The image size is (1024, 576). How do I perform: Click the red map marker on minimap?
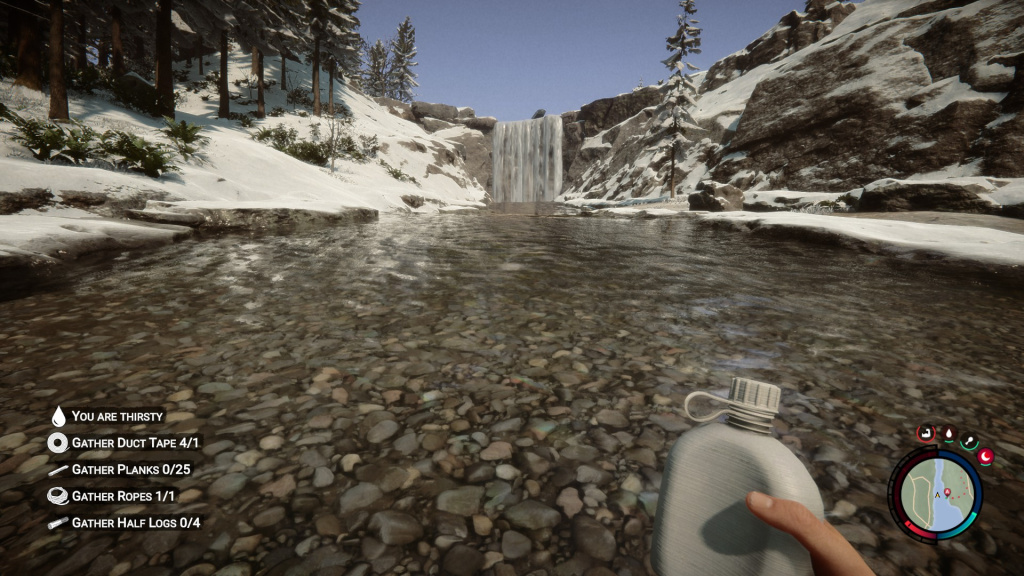946,492
